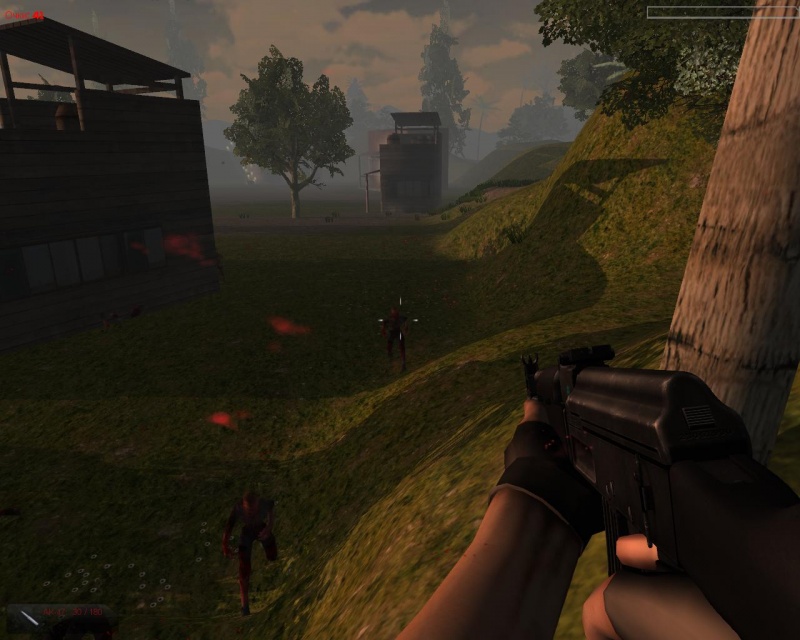
Task: Select the AK-47 weapon icon panel
Action: point(60,617)
